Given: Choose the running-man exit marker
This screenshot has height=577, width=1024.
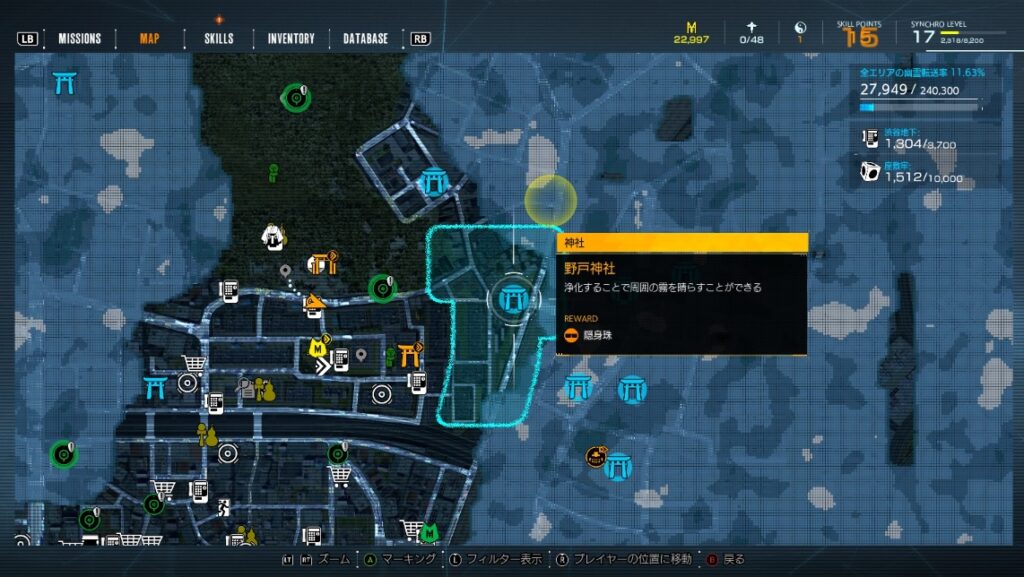Looking at the screenshot, I should click(223, 508).
